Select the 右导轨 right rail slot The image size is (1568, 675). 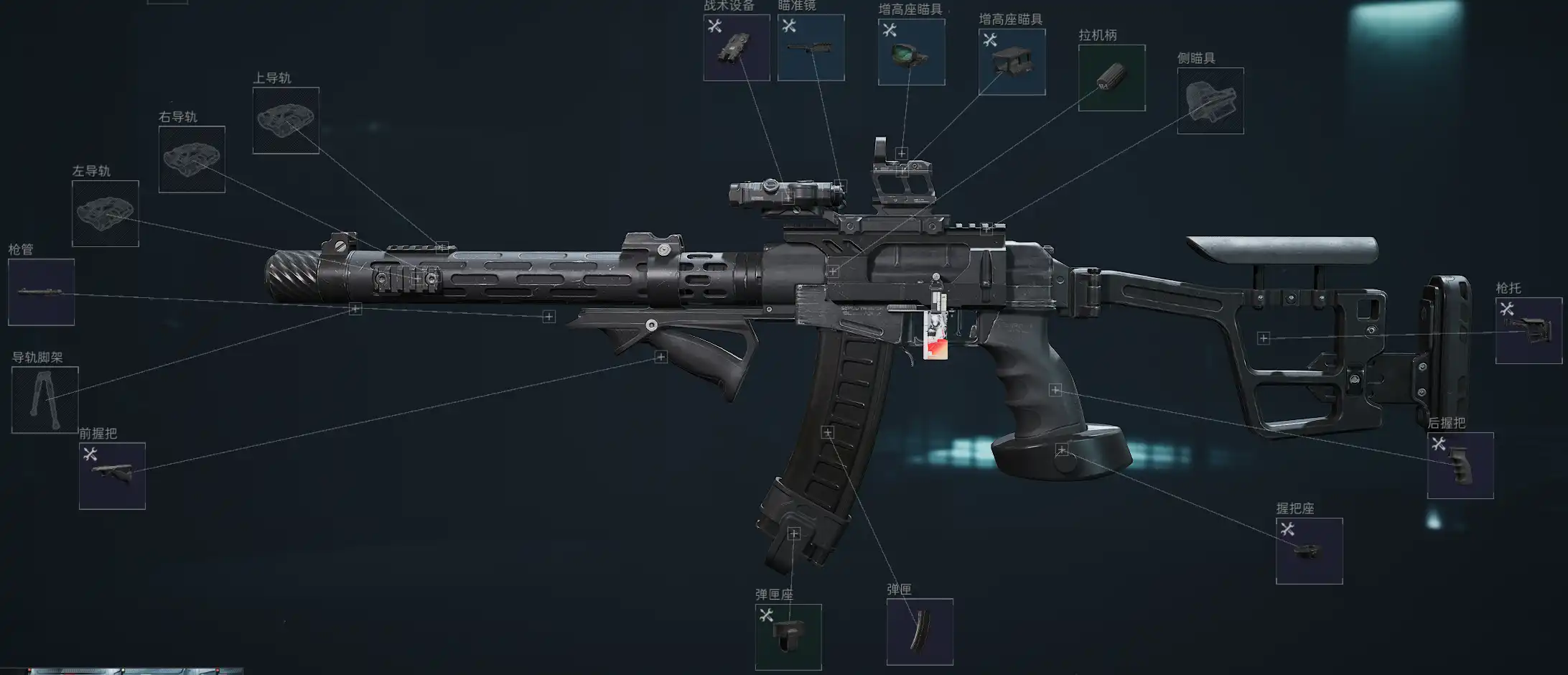click(192, 159)
